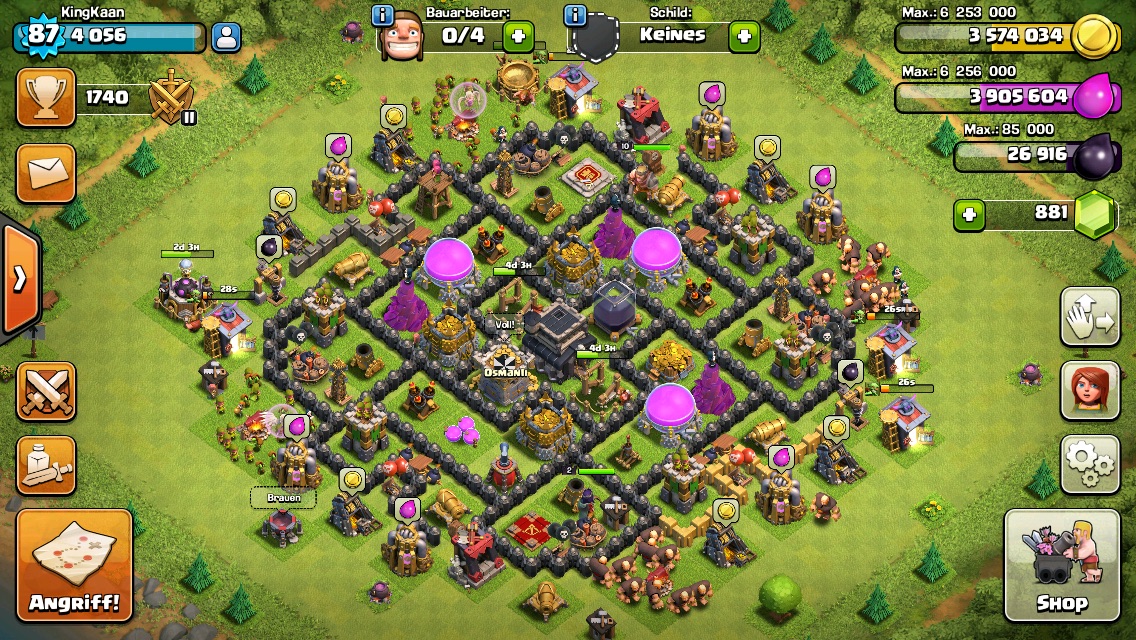Open the army training overview button
This screenshot has width=1136, height=640.
pos(45,465)
